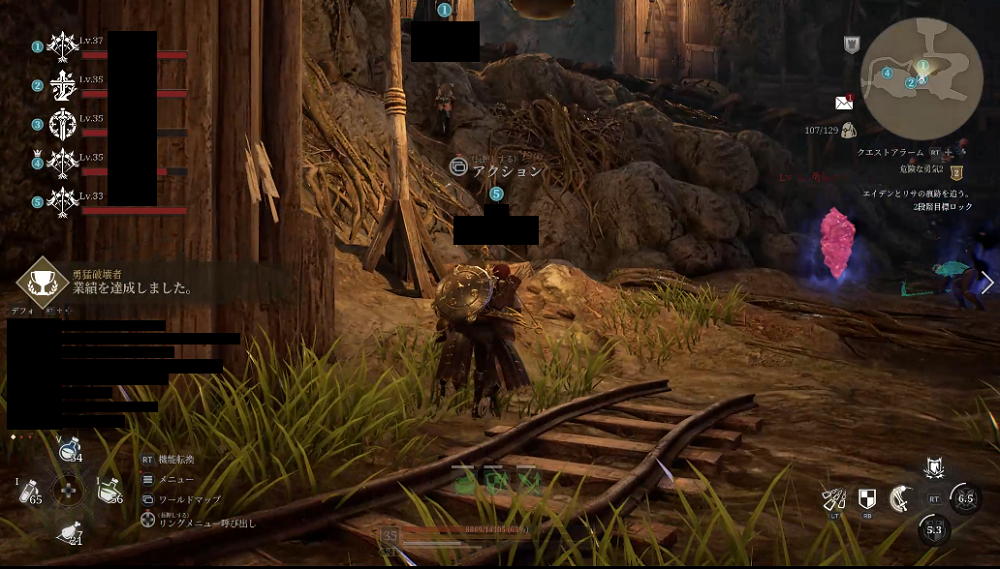Viewport: 1000px width, 569px height.
Task: Activate the checkered shield skill
Action: click(x=867, y=498)
